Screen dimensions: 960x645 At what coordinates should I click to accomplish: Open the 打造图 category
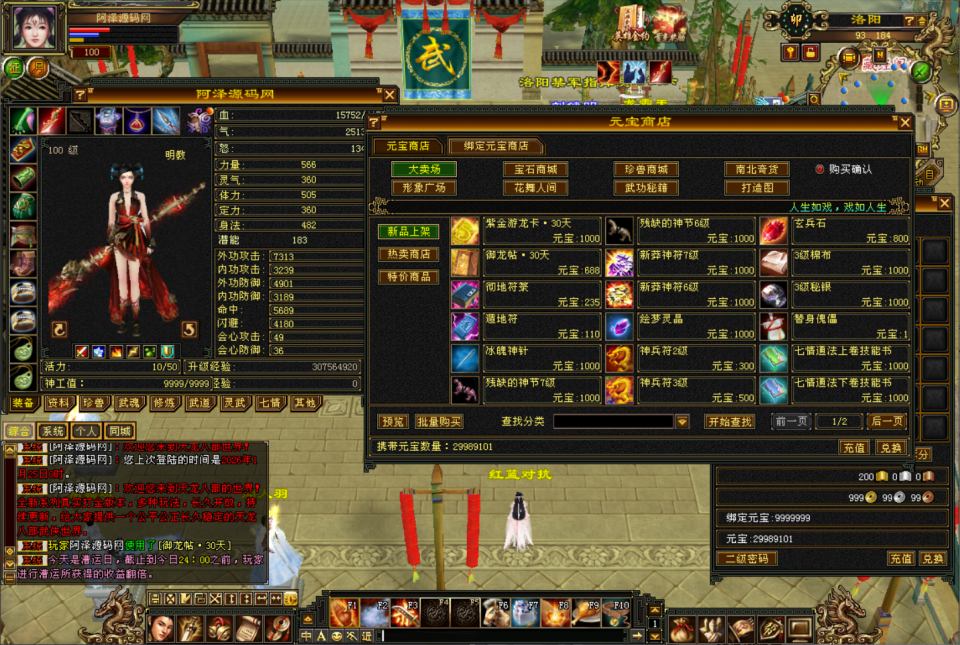[x=757, y=188]
